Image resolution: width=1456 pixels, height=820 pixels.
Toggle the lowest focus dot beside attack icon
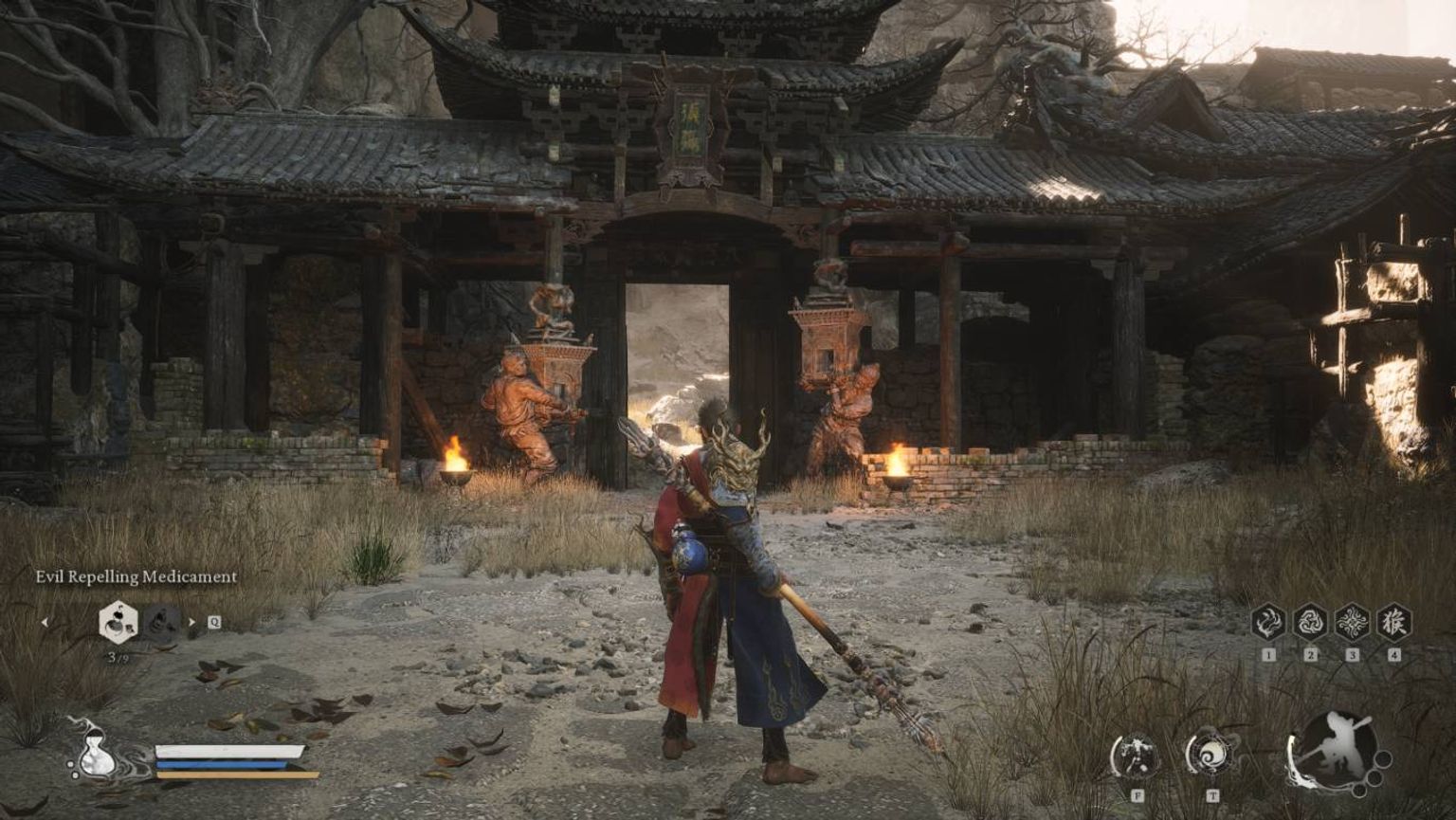coord(1358,791)
